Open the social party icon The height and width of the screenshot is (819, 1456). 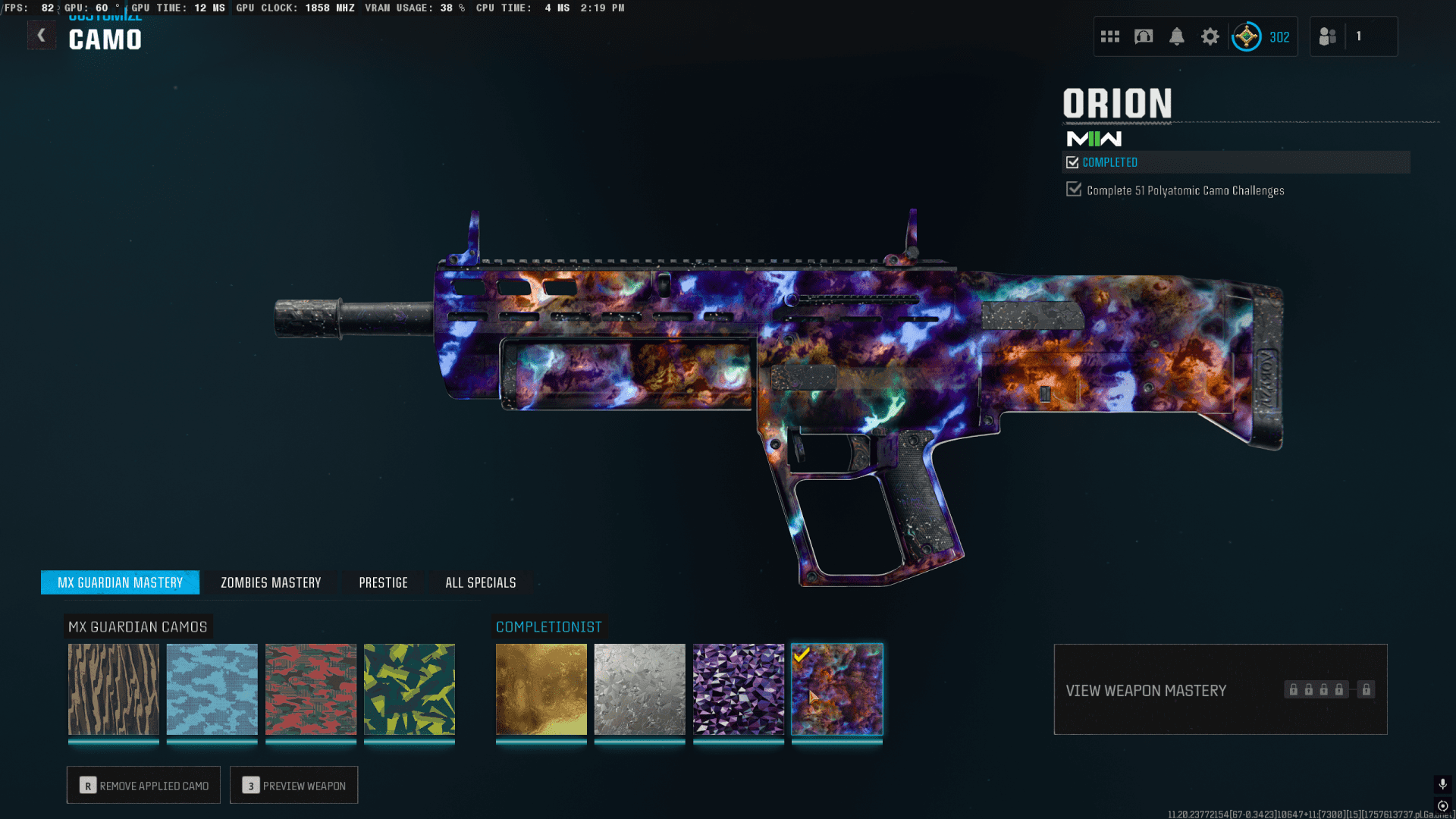click(x=1328, y=36)
